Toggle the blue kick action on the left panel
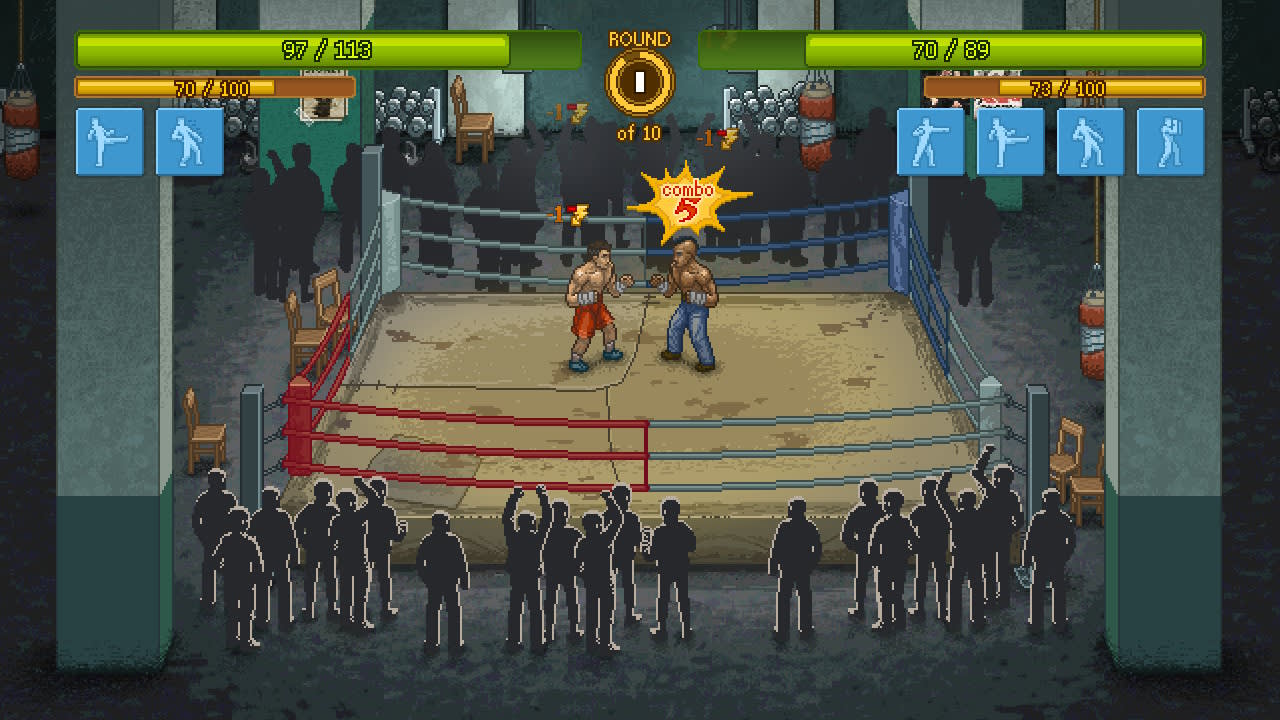Image resolution: width=1280 pixels, height=720 pixels. 109,141
